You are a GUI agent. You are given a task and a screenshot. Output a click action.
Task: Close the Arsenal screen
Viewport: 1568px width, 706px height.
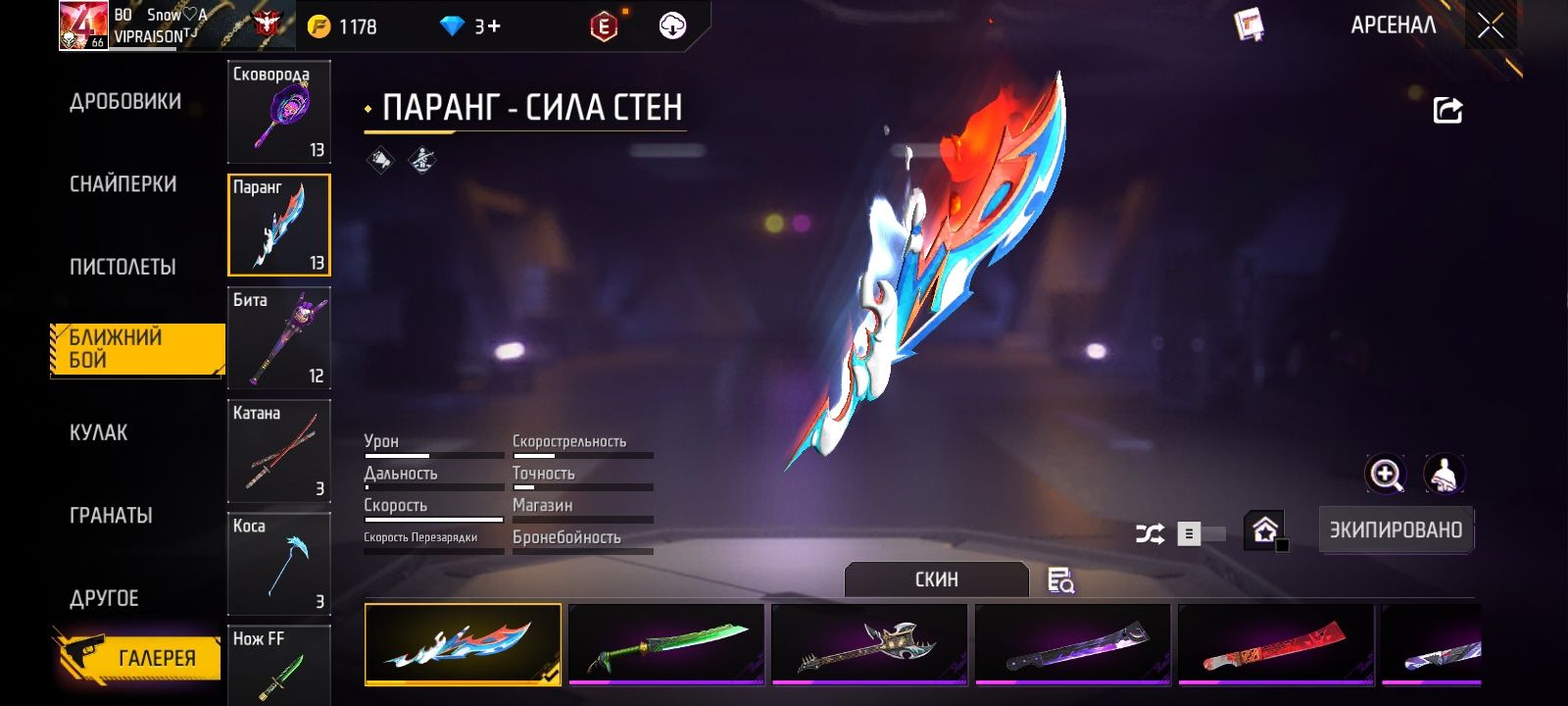1491,26
